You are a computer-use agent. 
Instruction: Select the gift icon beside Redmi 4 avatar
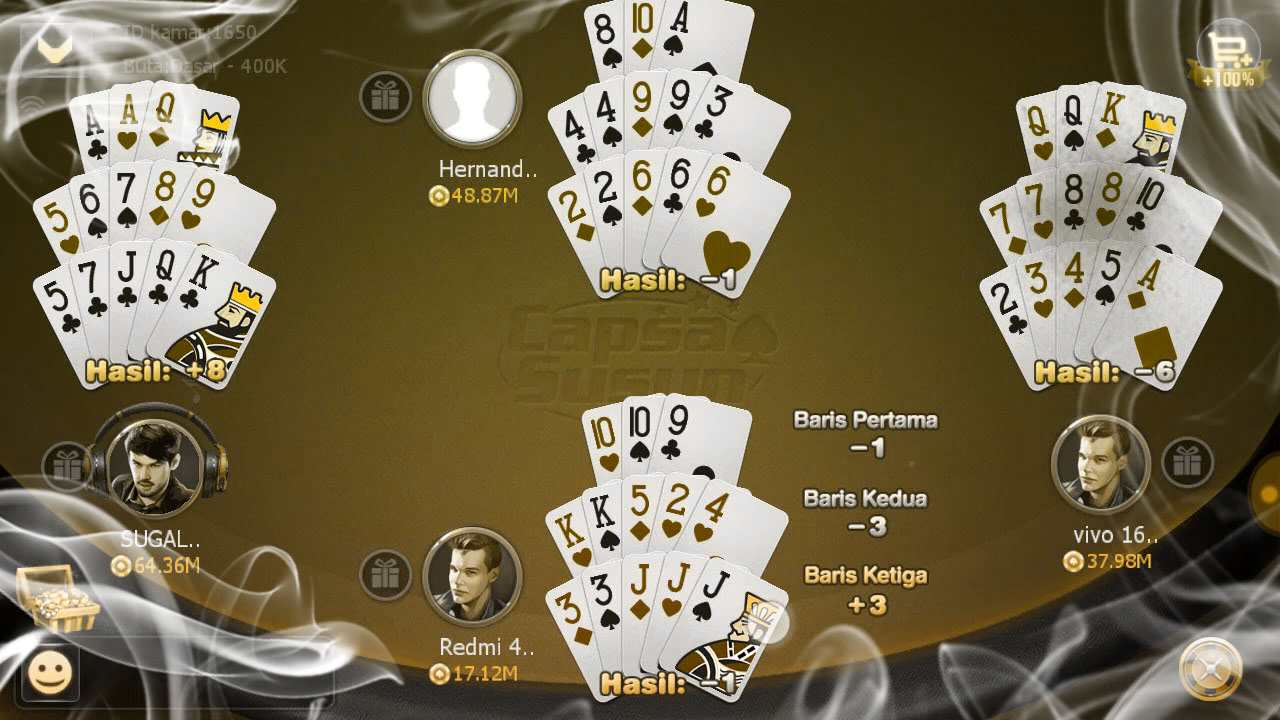click(x=388, y=577)
